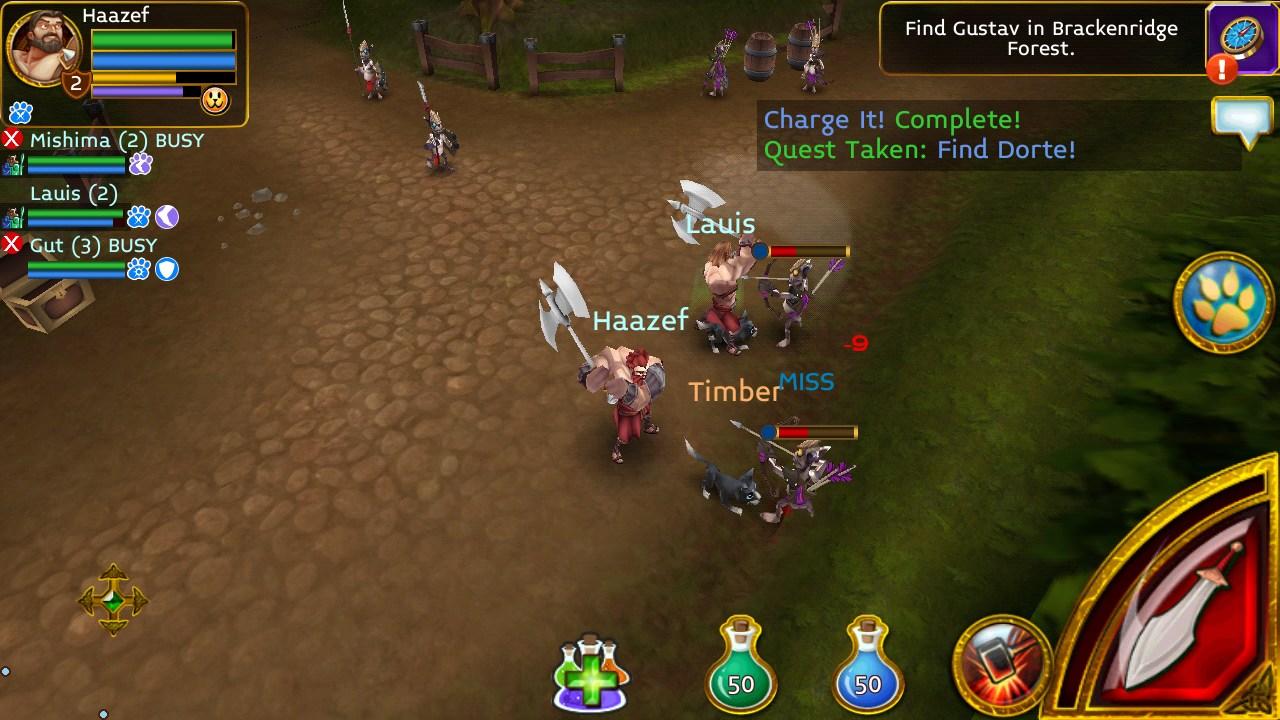
Task: Select the Find Gustav quest objective
Action: (1040, 38)
